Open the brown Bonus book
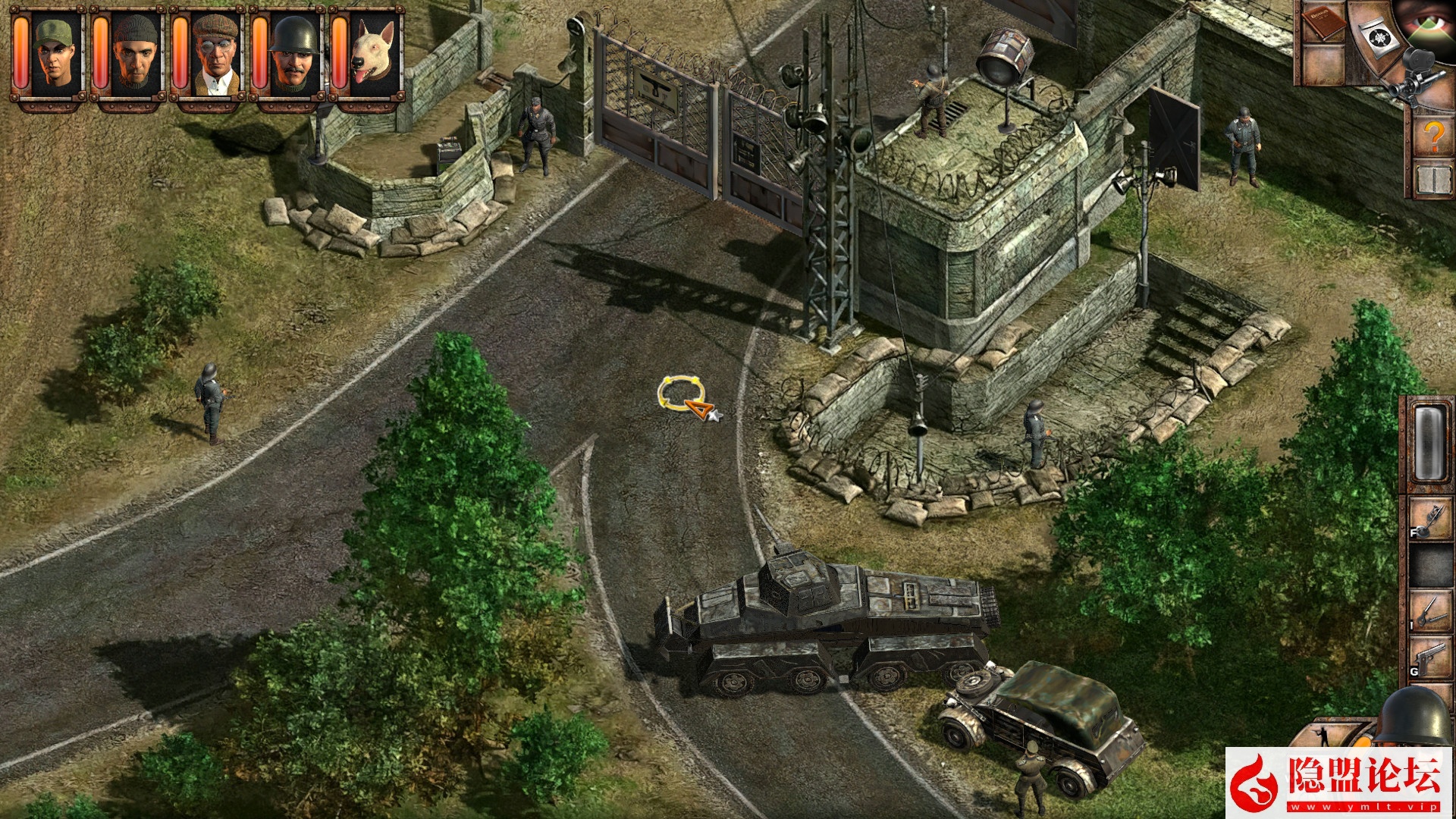1456x819 pixels. coord(1322,23)
